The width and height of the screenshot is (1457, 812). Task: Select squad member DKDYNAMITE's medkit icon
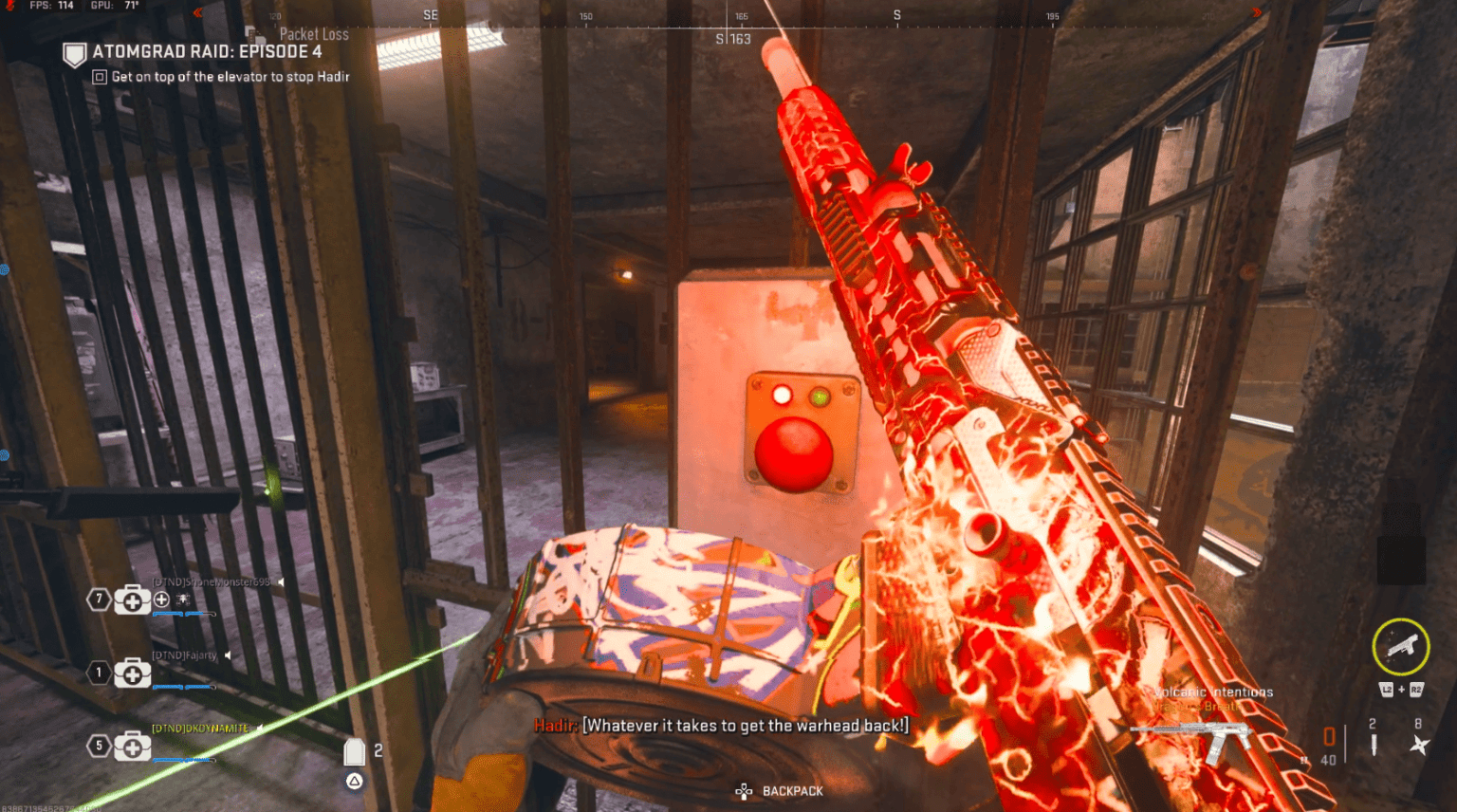point(132,747)
